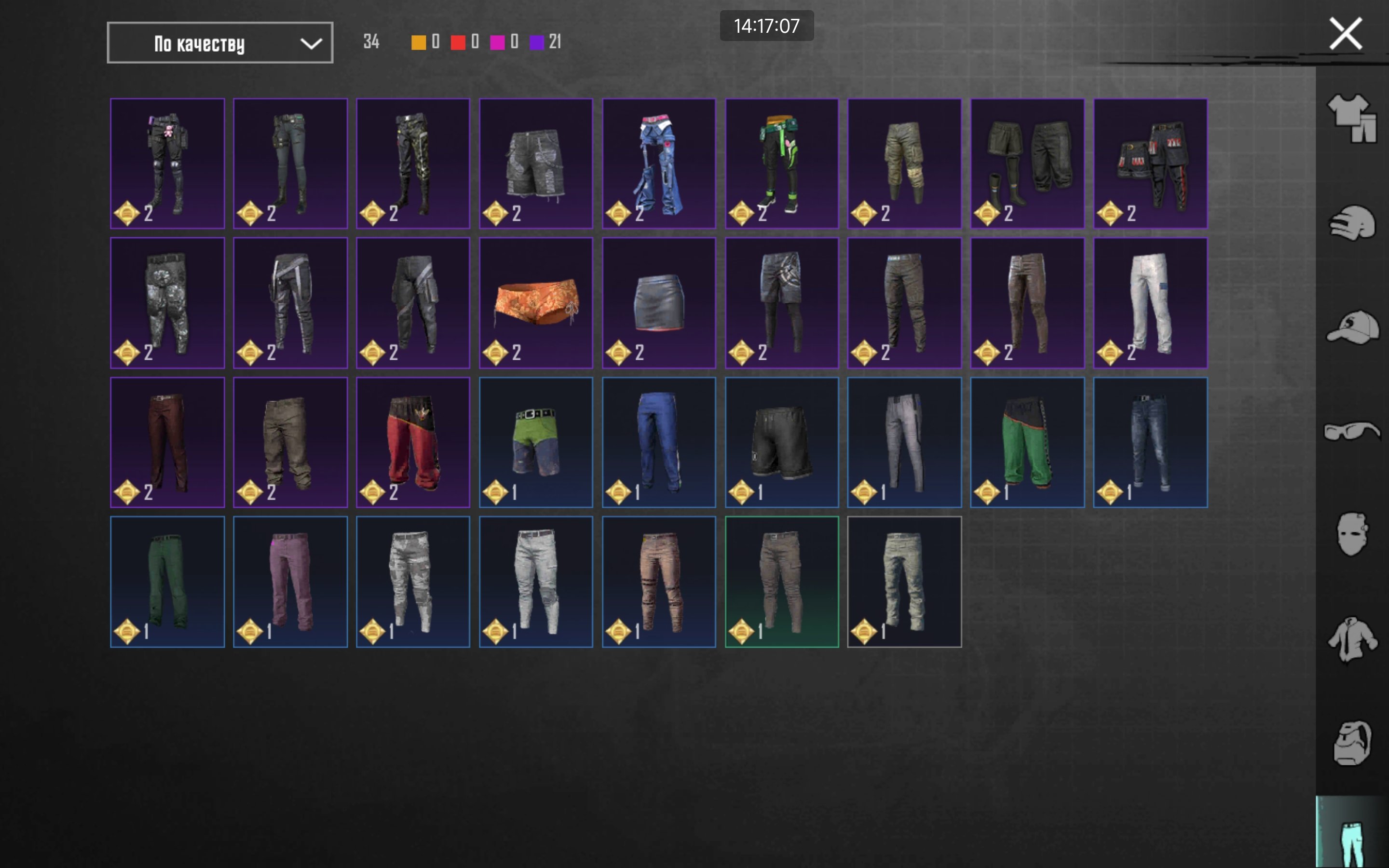Choose the pink purple trousers

point(290,582)
